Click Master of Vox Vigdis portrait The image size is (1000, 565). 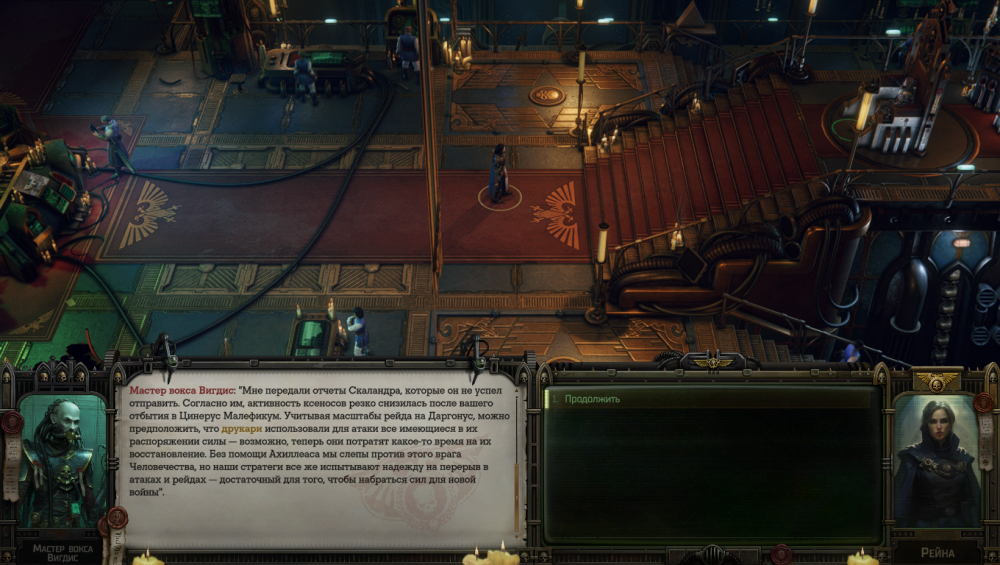(x=62, y=462)
